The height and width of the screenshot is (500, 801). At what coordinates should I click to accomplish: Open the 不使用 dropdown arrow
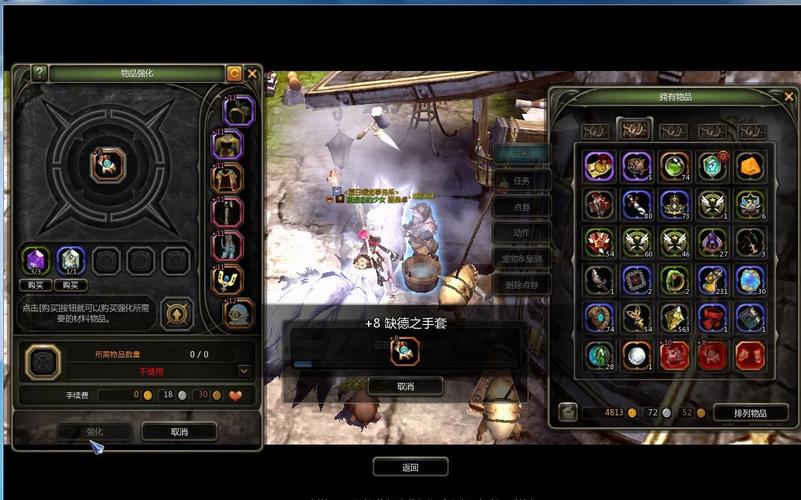pos(244,370)
